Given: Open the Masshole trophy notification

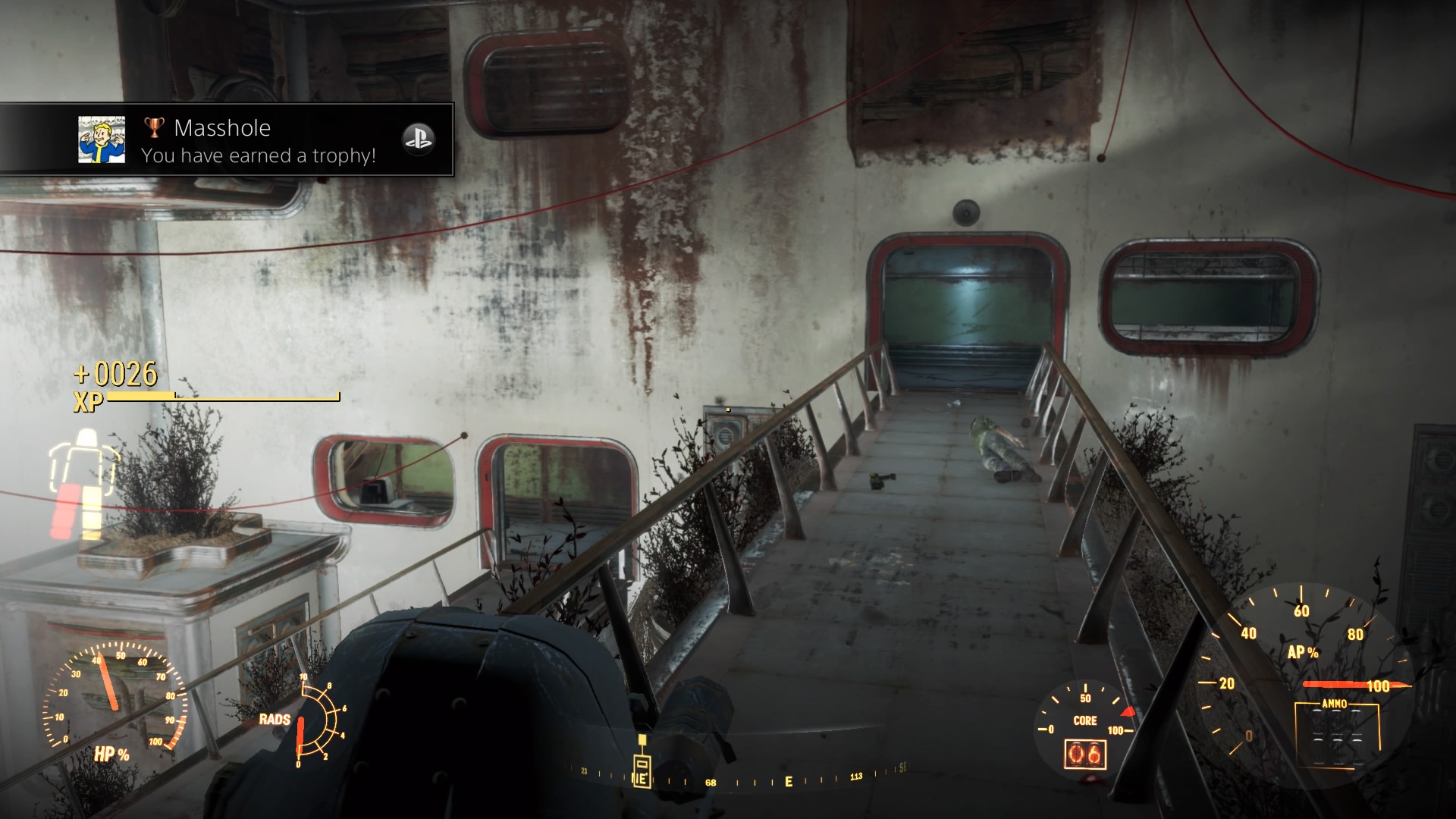Looking at the screenshot, I should point(259,140).
